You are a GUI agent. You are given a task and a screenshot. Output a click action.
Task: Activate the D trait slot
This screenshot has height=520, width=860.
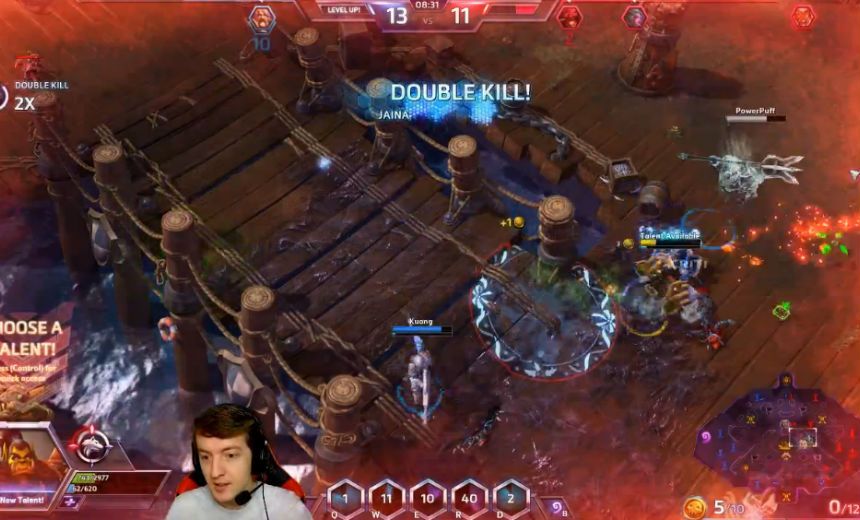[509, 497]
